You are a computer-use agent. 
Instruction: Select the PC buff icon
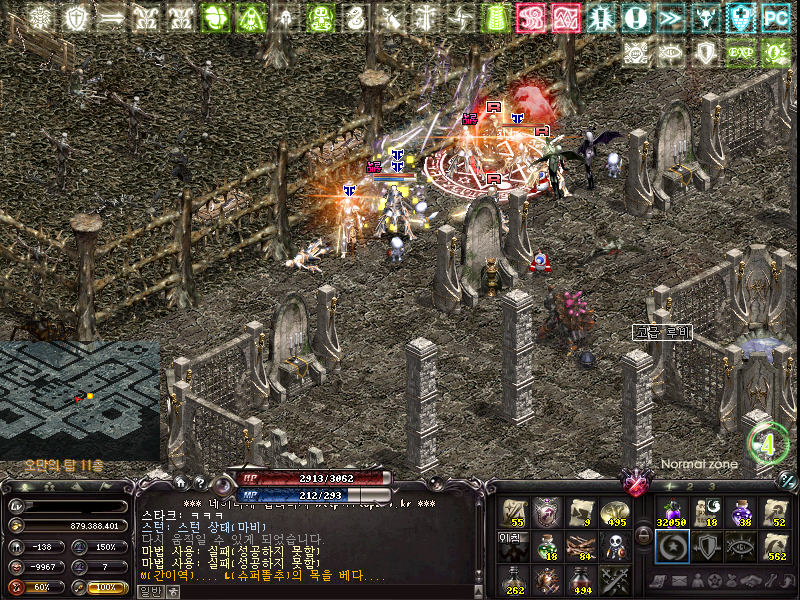775,17
